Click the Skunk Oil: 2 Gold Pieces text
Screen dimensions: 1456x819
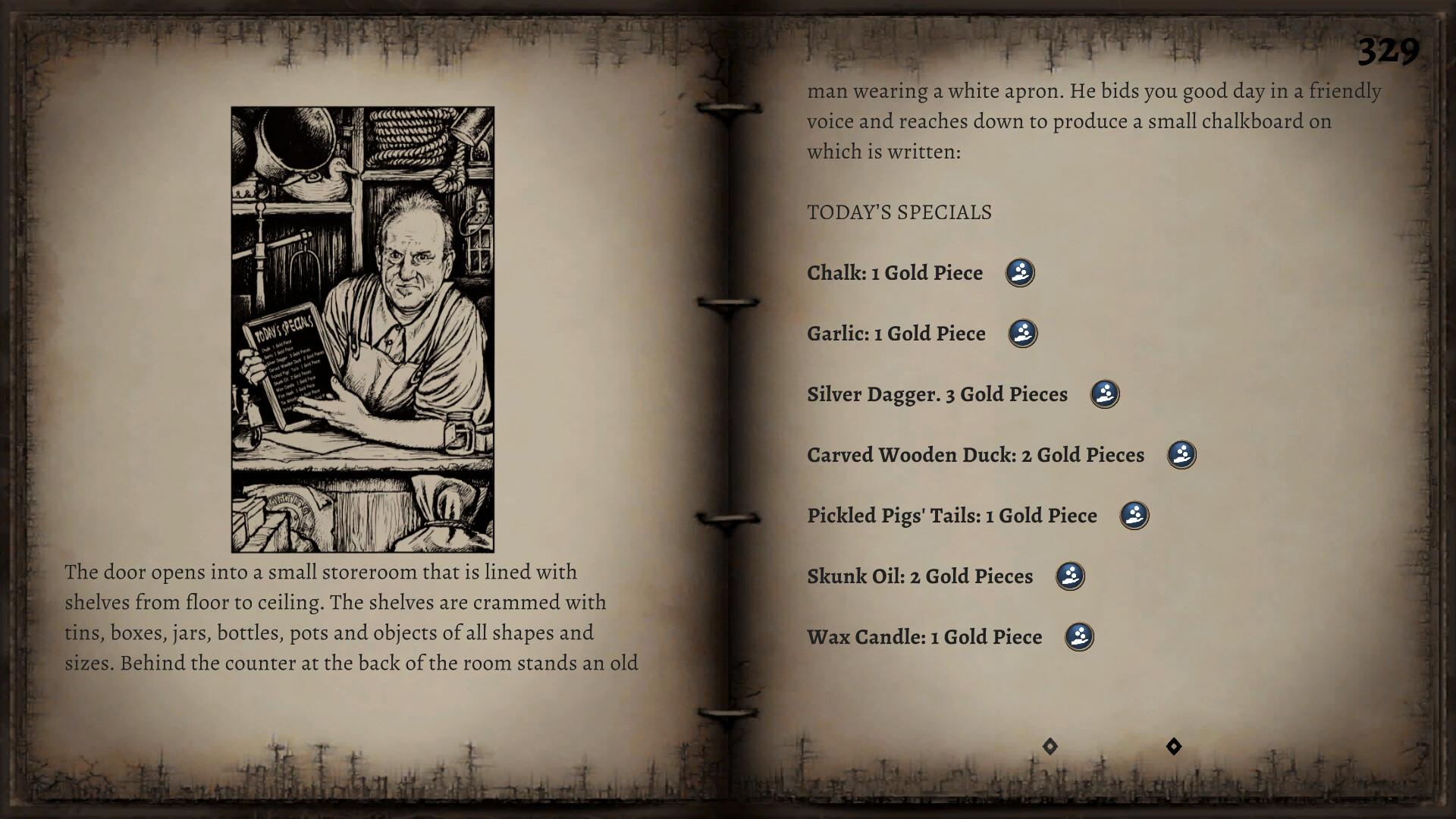pos(919,576)
